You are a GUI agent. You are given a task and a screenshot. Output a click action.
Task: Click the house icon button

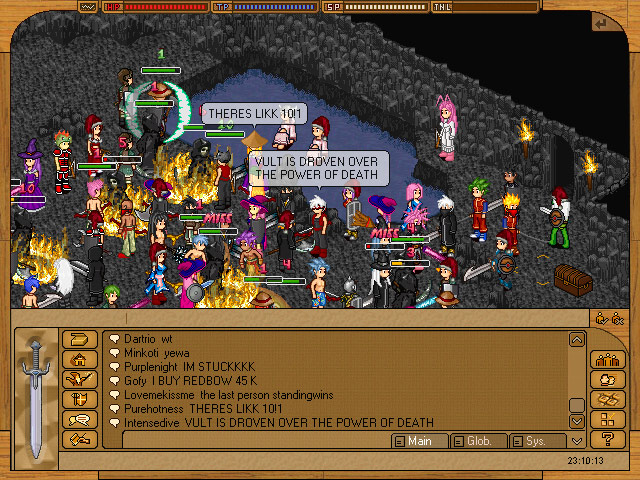[79, 360]
